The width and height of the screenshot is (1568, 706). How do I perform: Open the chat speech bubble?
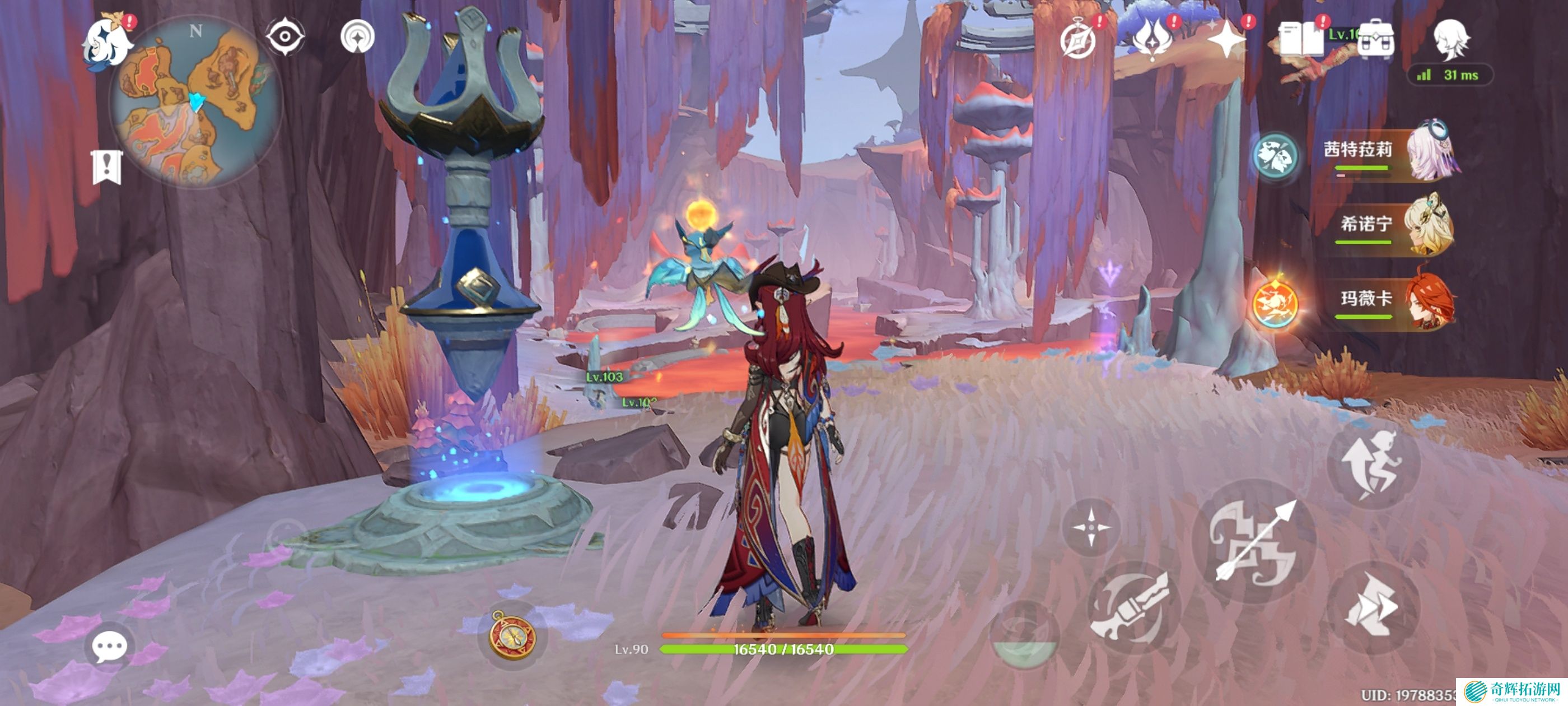(x=110, y=646)
